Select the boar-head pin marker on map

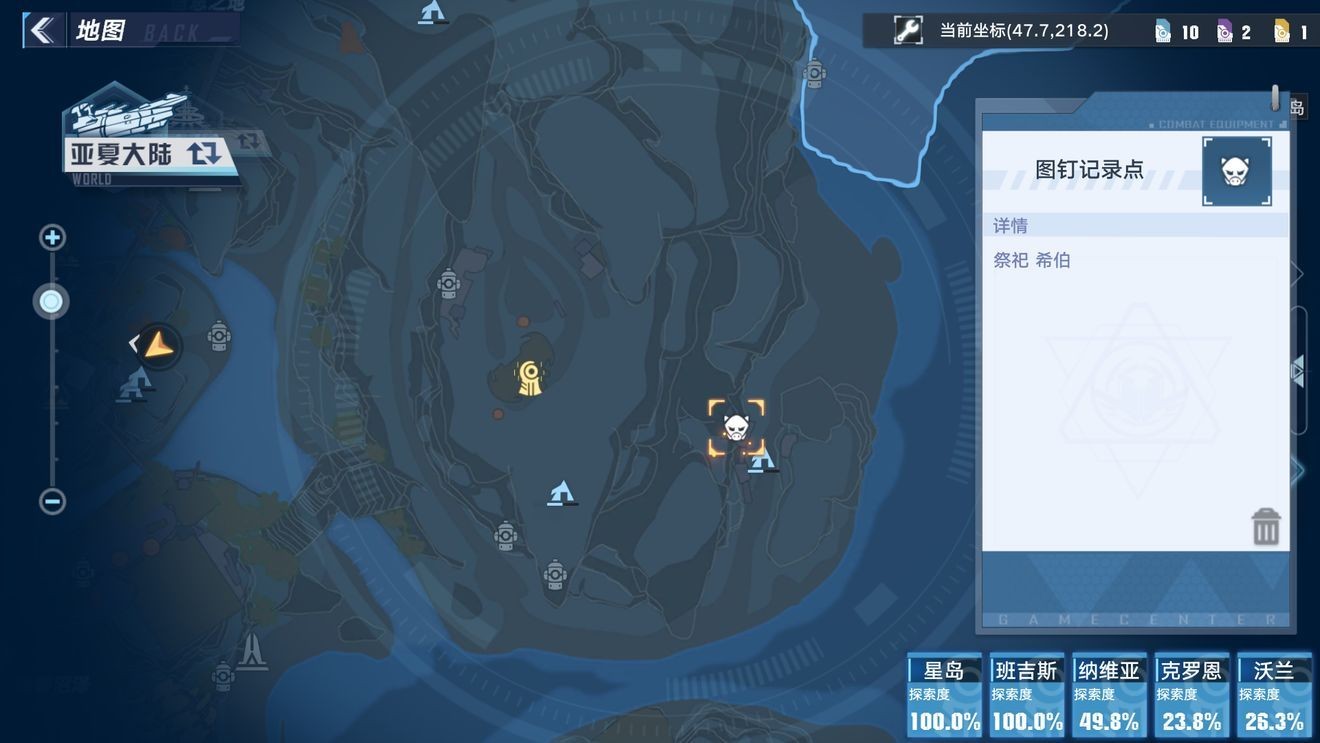(x=736, y=428)
